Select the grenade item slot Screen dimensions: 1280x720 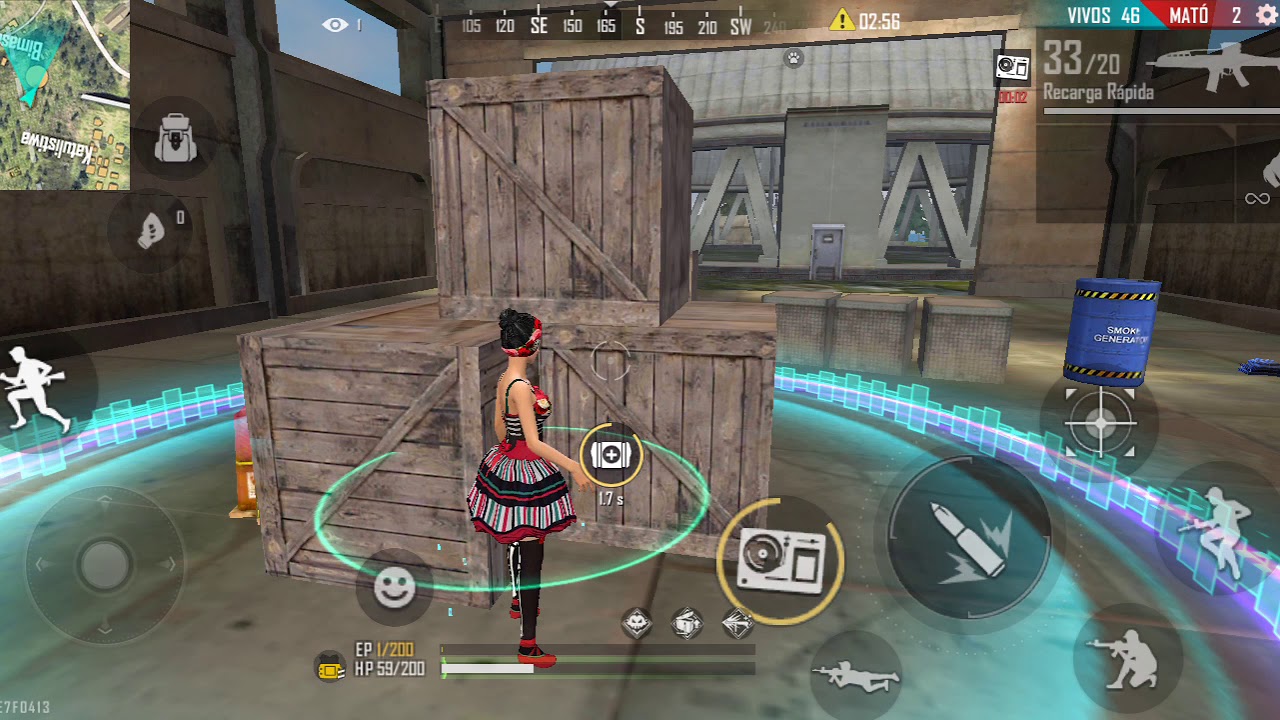pos(152,231)
